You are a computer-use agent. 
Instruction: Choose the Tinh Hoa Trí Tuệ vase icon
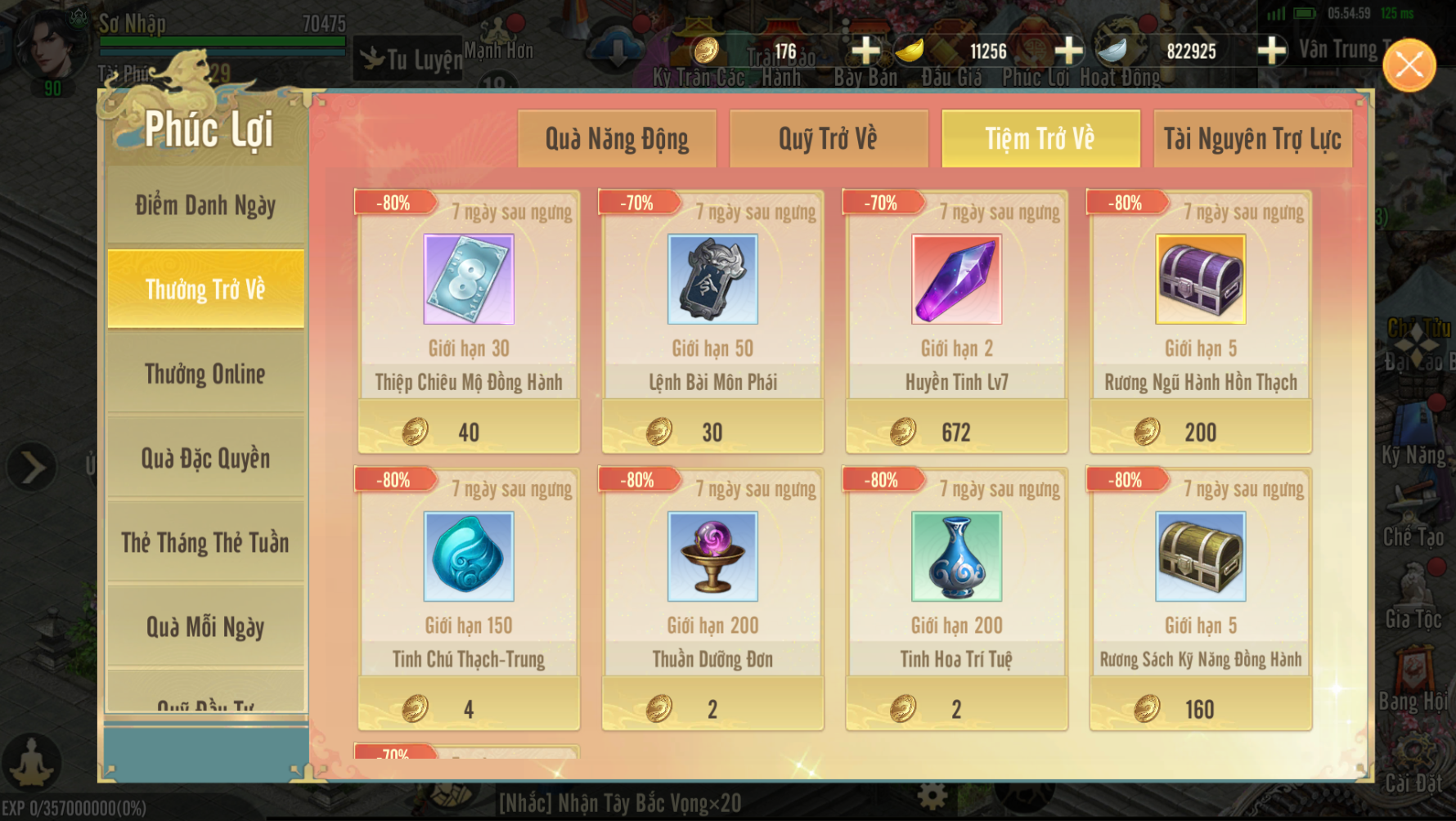[956, 557]
